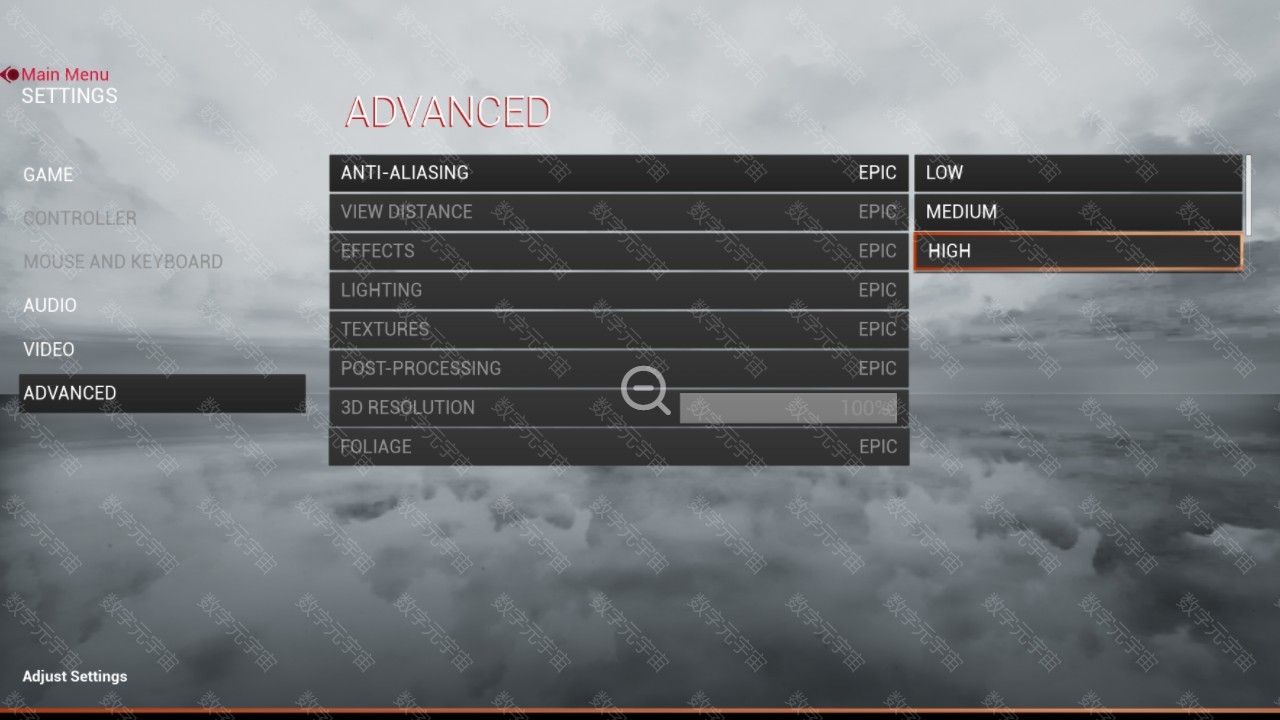Select the Foliage quality row
Screen dimensions: 1280x720
[x=618, y=447]
